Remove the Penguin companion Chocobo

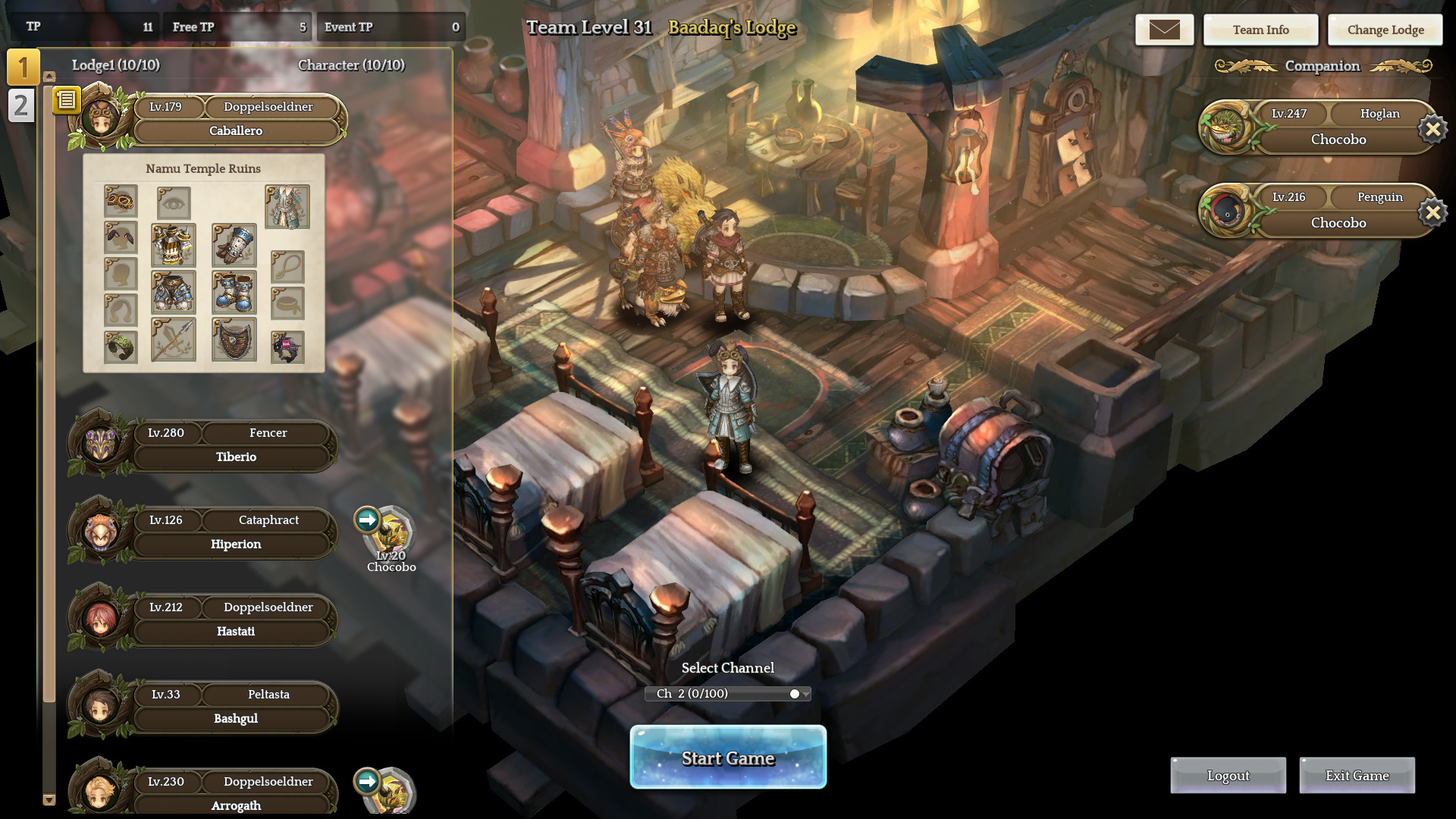pos(1432,213)
